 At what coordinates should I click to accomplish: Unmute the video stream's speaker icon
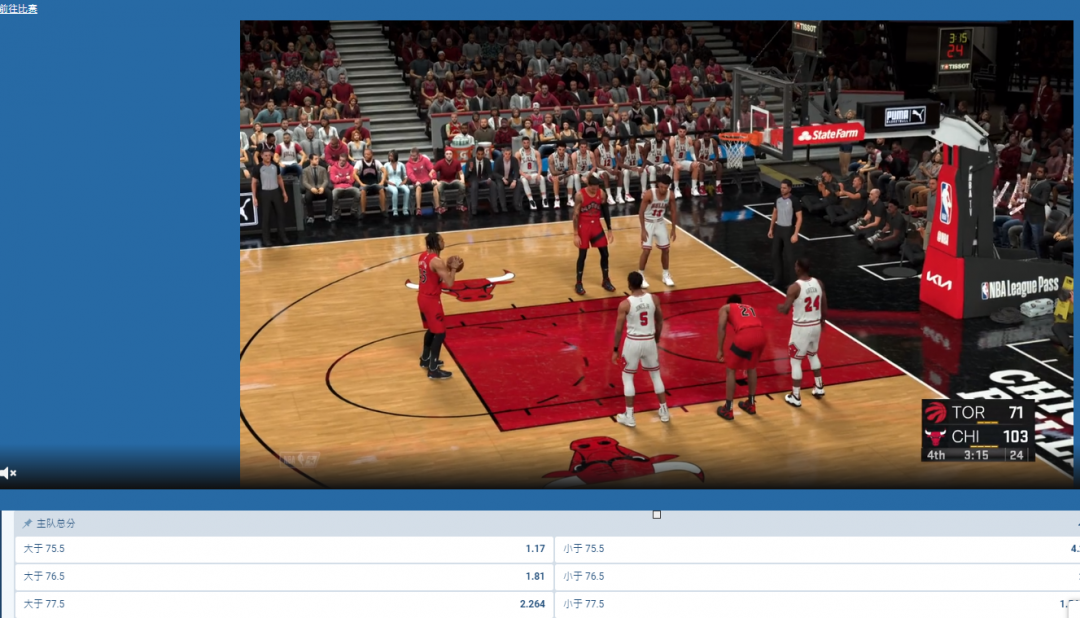click(8, 473)
